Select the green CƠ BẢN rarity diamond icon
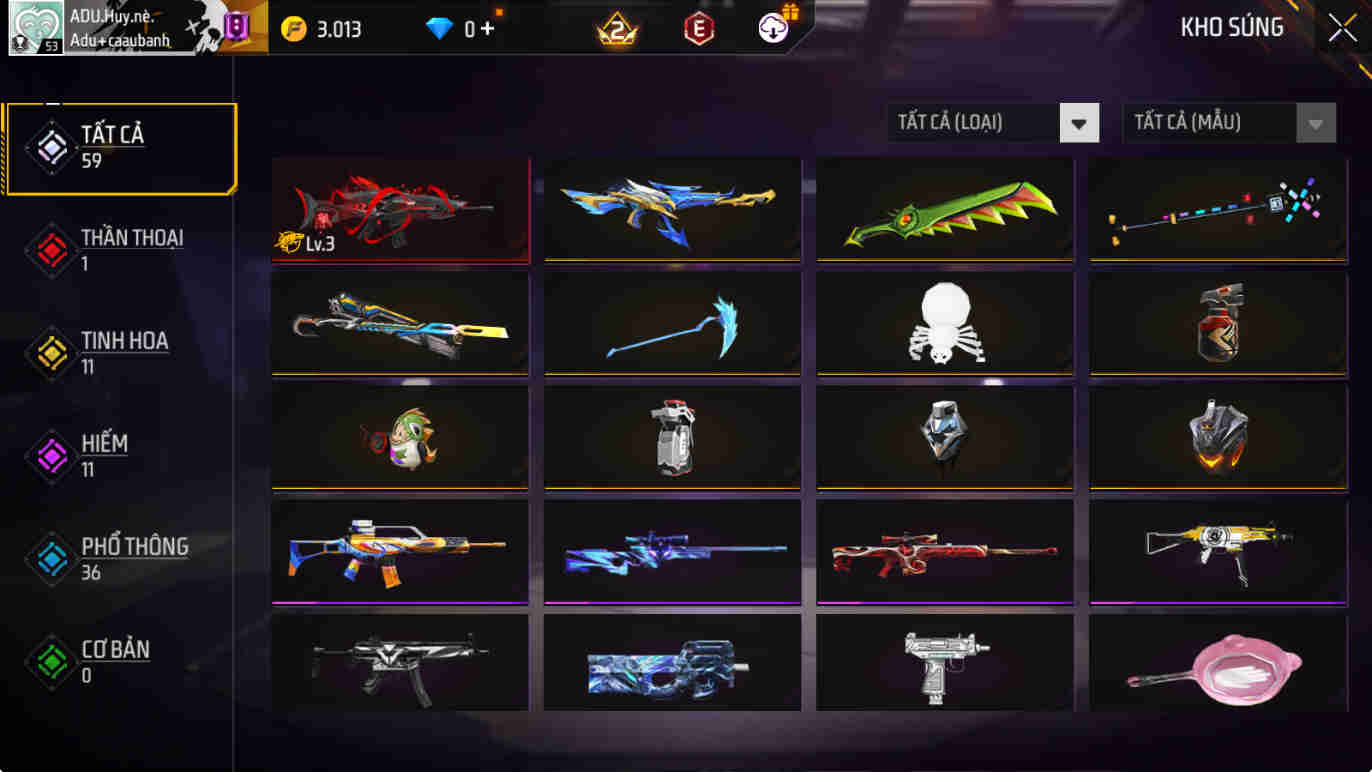This screenshot has width=1372, height=772. (x=50, y=660)
